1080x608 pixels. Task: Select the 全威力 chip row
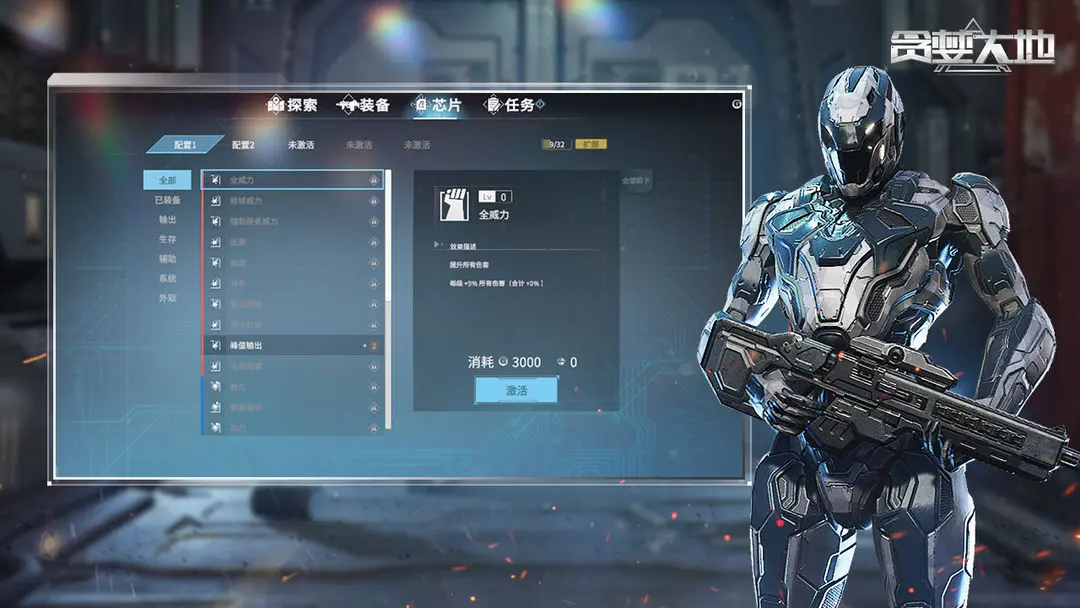click(x=292, y=181)
